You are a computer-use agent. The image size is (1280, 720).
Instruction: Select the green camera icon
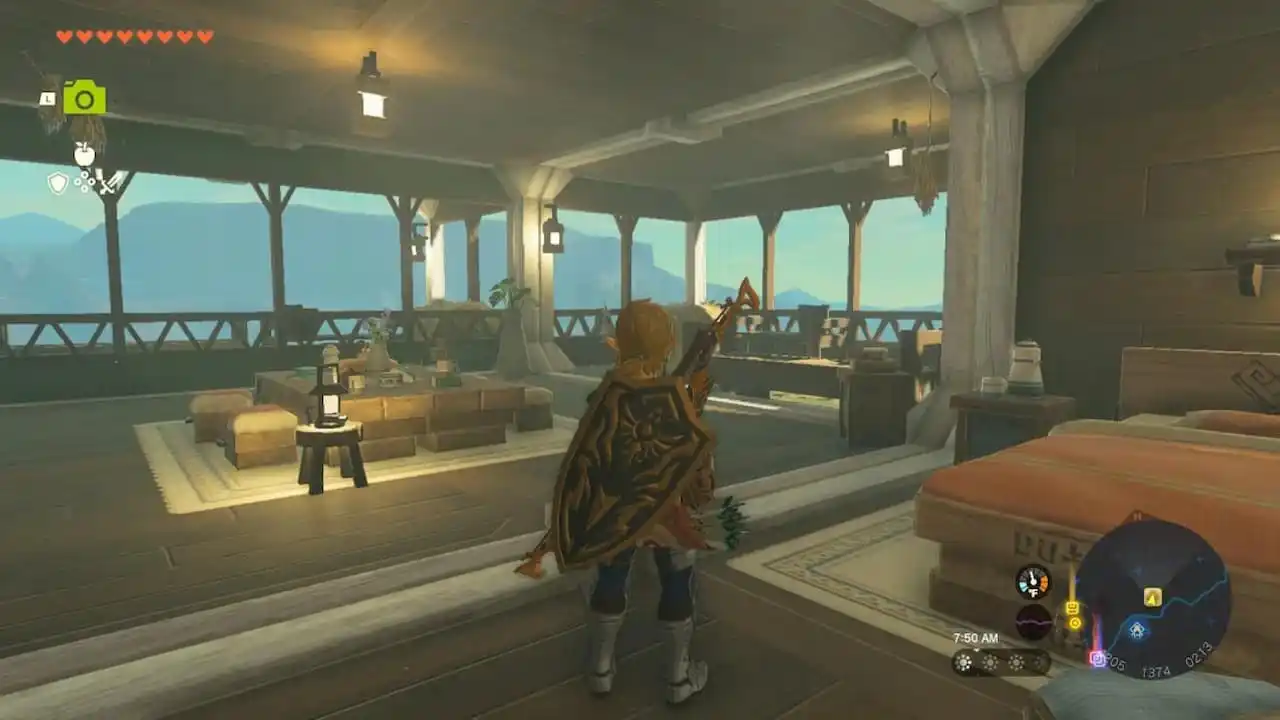pos(85,97)
